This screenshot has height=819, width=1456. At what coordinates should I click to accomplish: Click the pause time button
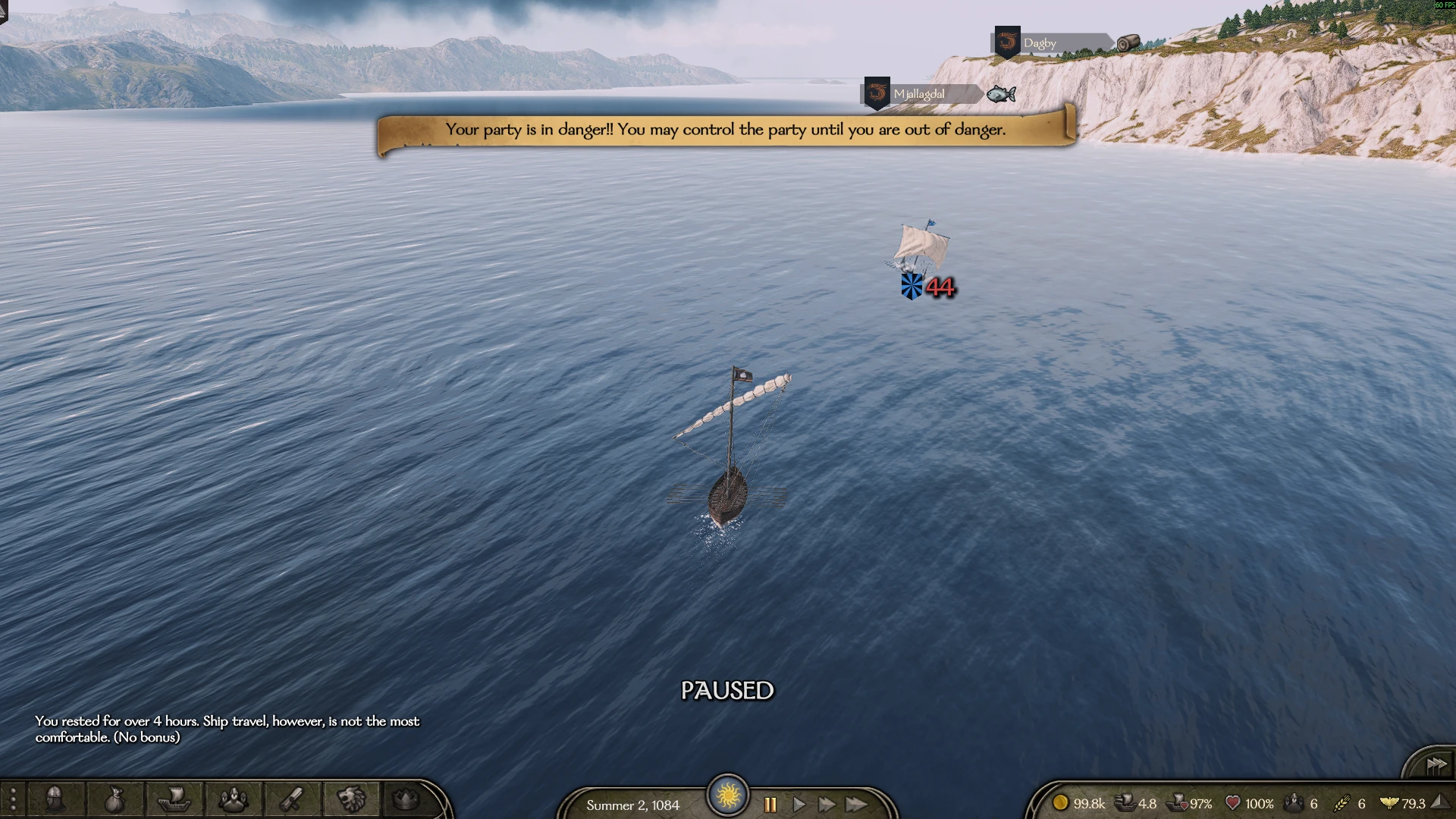tap(770, 805)
